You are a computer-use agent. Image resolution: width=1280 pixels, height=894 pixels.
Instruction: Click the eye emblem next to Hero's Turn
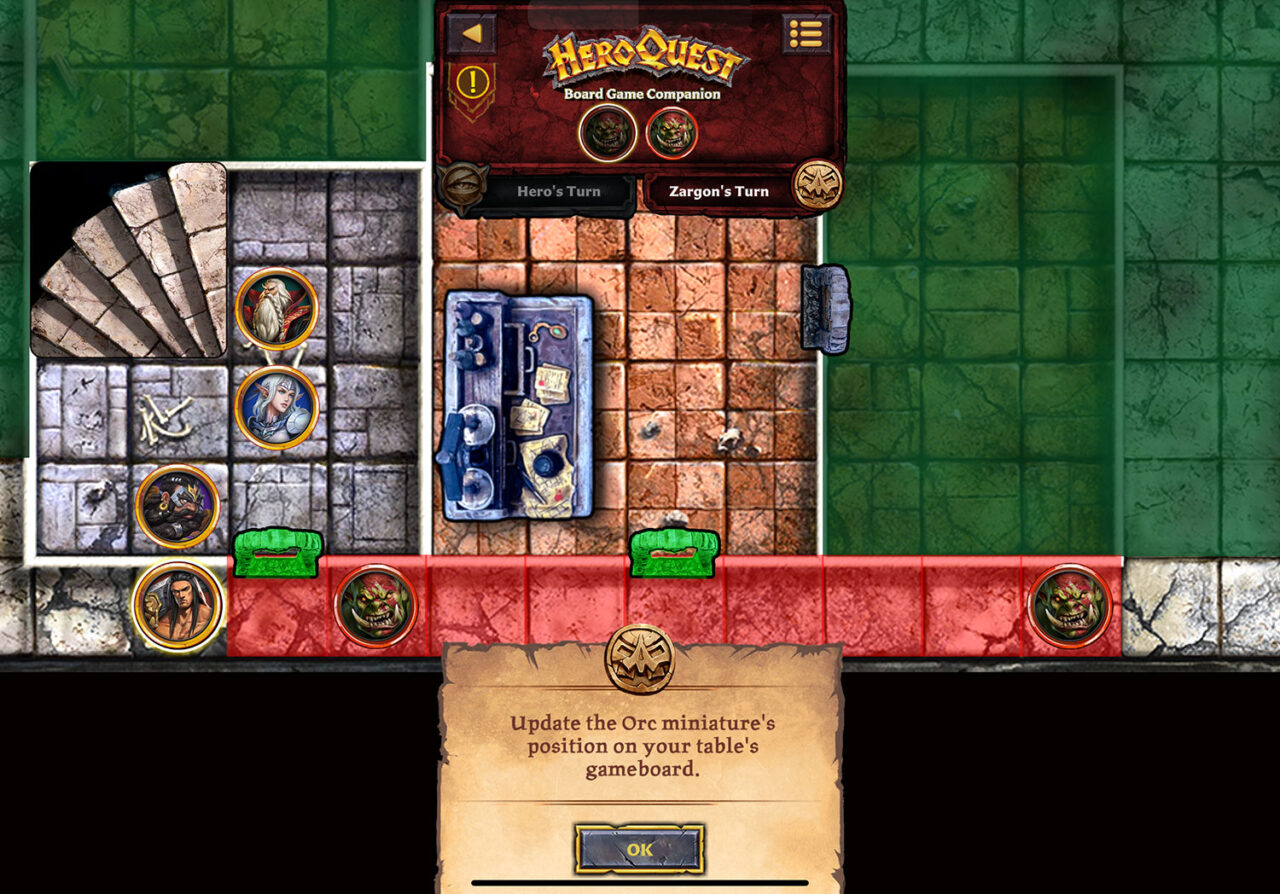tap(464, 185)
